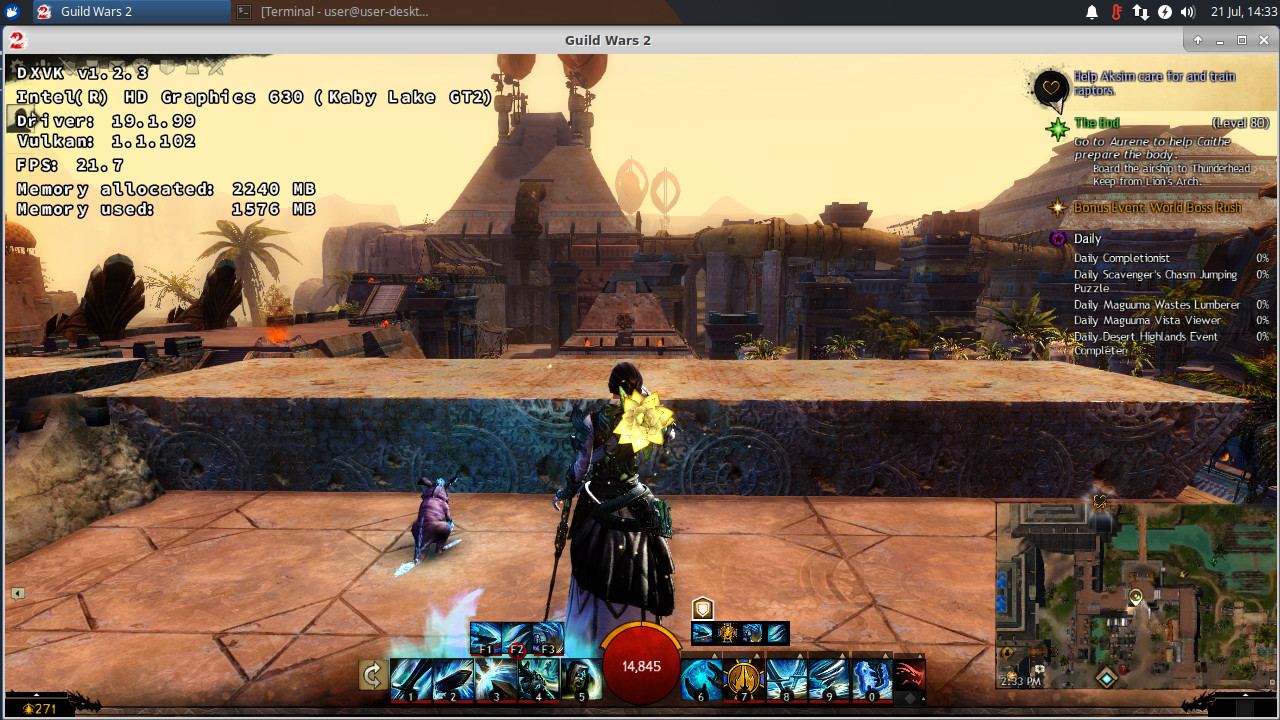Click the green star beside 'The End' quest
1280x720 pixels.
click(x=1057, y=128)
